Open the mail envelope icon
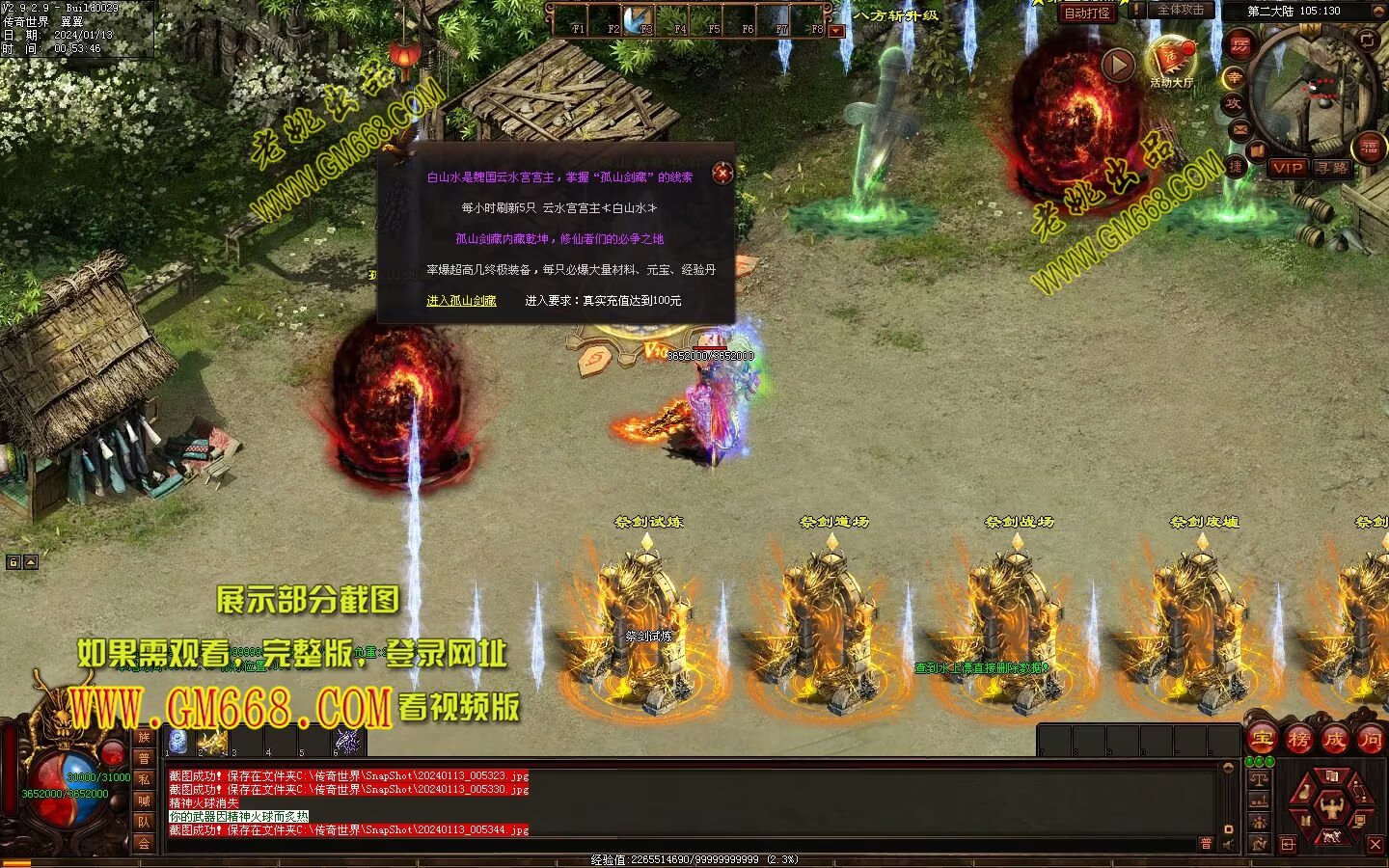 1240,127
